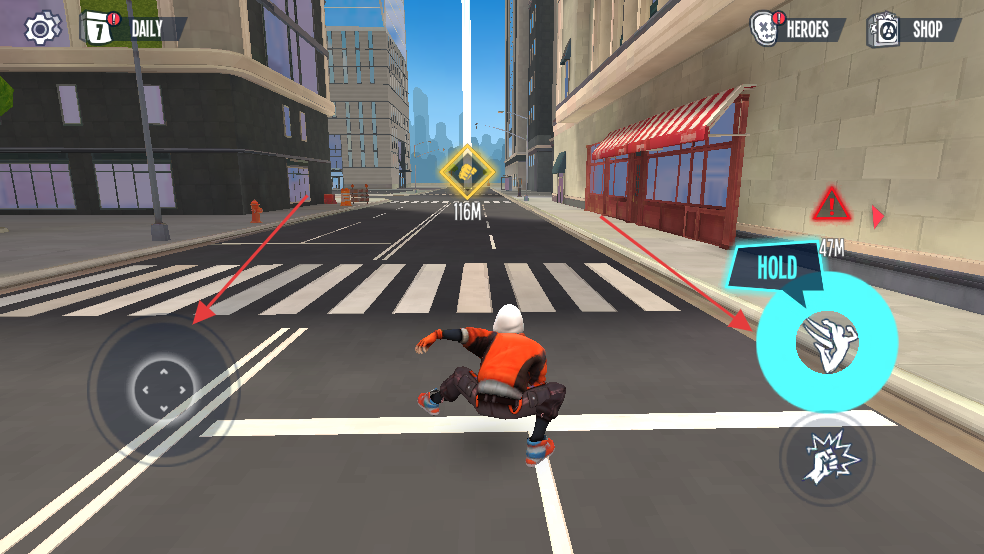Open the settings gear menu
Image resolution: width=984 pixels, height=554 pixels.
(41, 28)
